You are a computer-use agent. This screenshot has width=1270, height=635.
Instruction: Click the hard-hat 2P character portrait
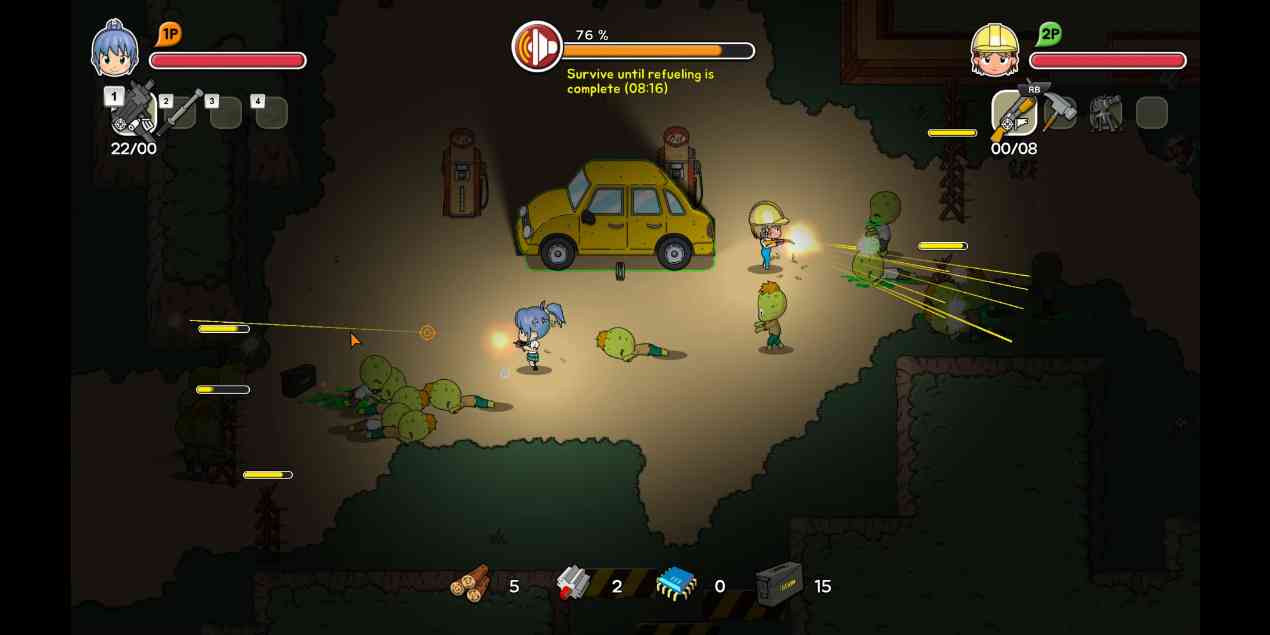pos(995,50)
